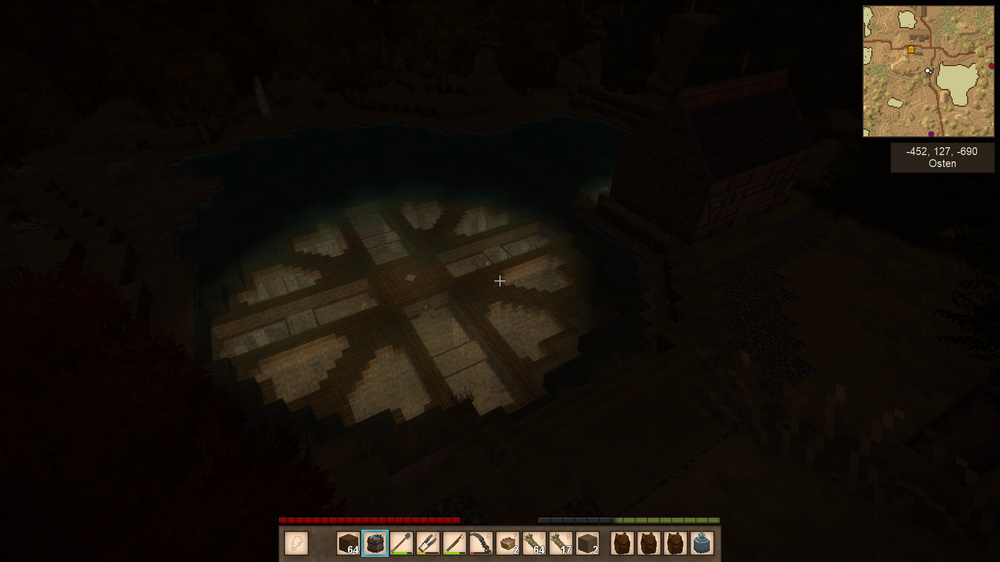Select the green bundle stack of 17
This screenshot has width=1000, height=562.
tap(560, 543)
